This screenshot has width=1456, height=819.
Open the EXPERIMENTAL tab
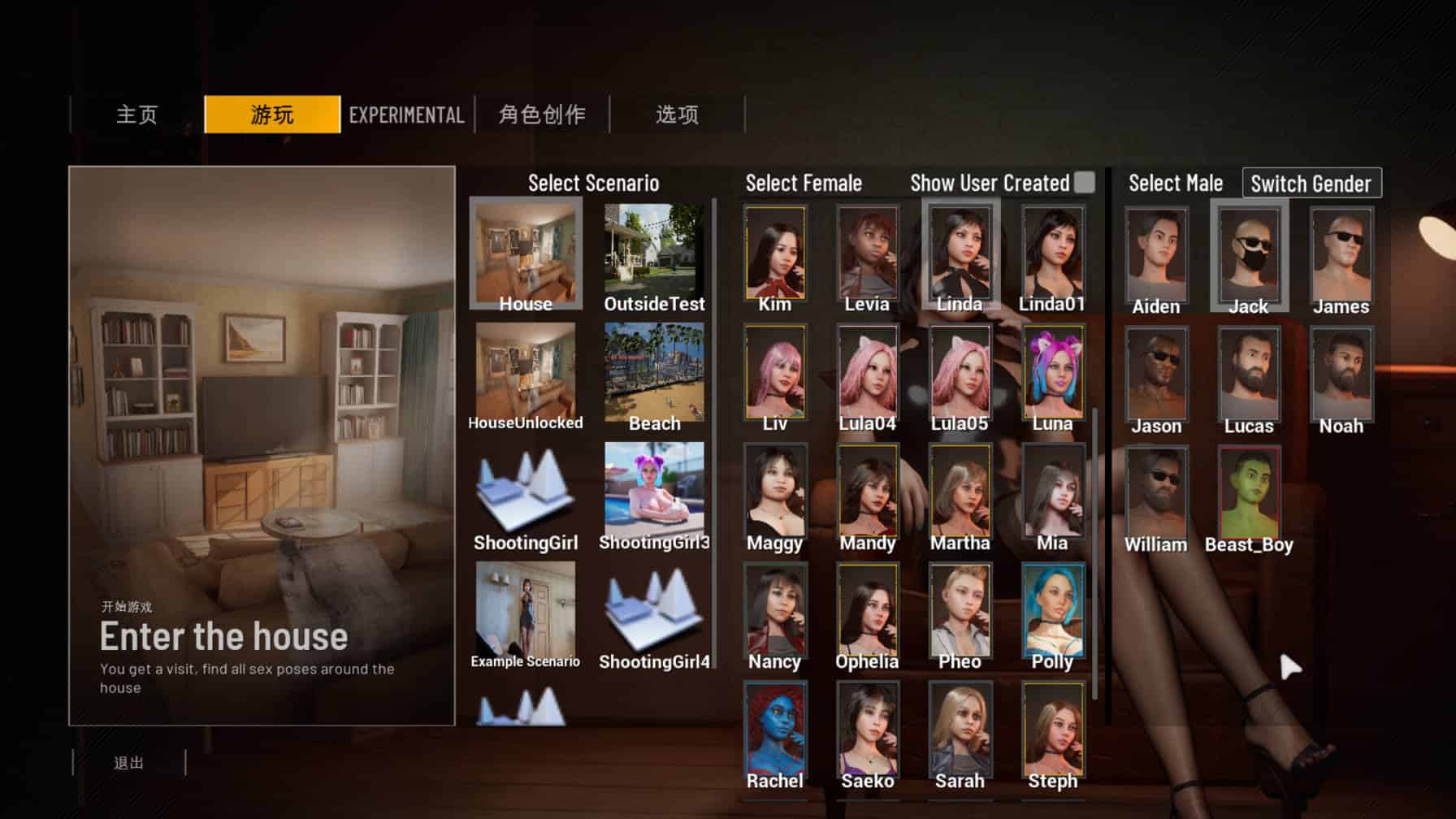pyautogui.click(x=406, y=115)
